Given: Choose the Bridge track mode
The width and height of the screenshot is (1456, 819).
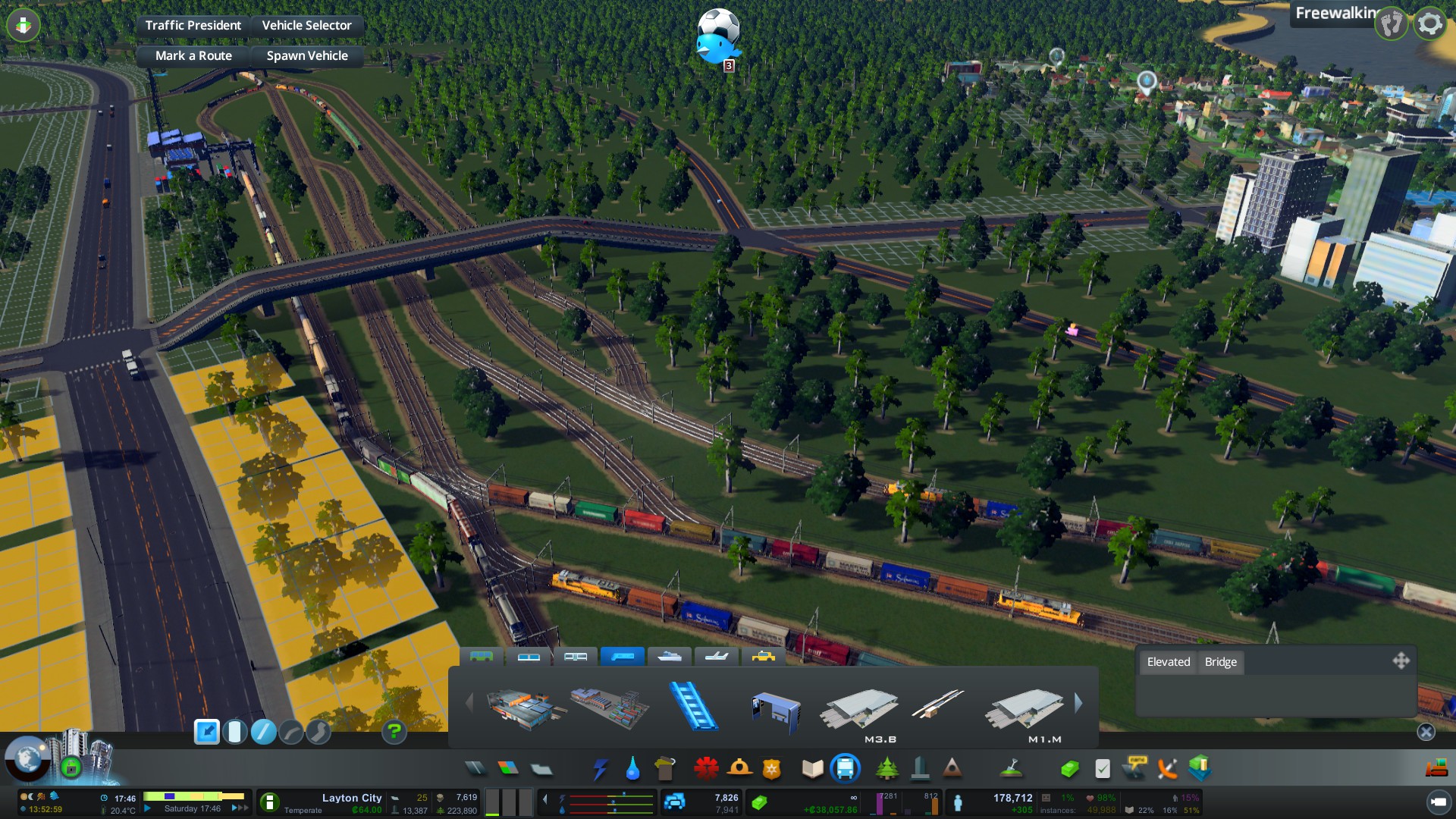Looking at the screenshot, I should pos(1220,662).
